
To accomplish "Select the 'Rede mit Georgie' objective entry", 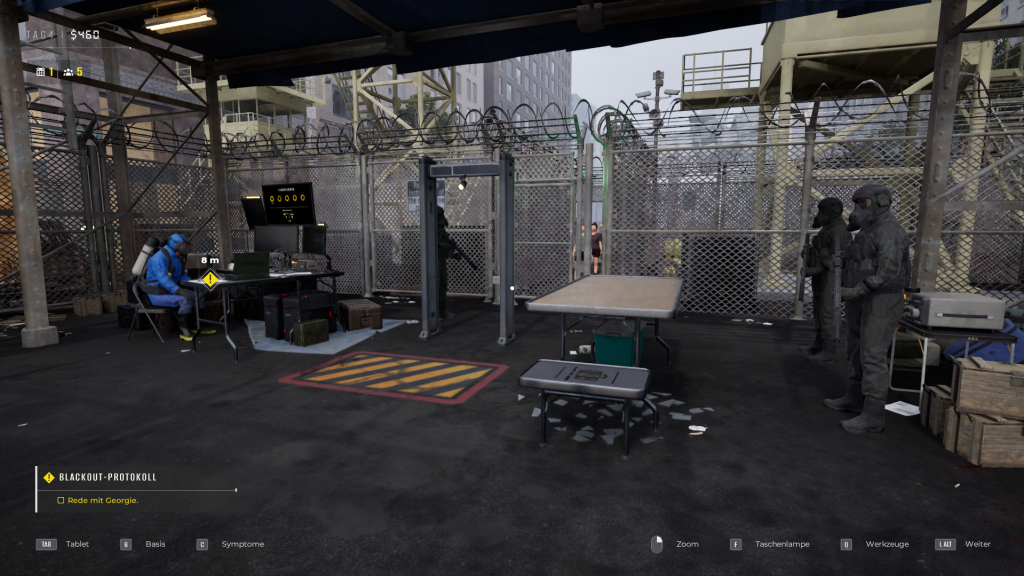I will [x=102, y=500].
